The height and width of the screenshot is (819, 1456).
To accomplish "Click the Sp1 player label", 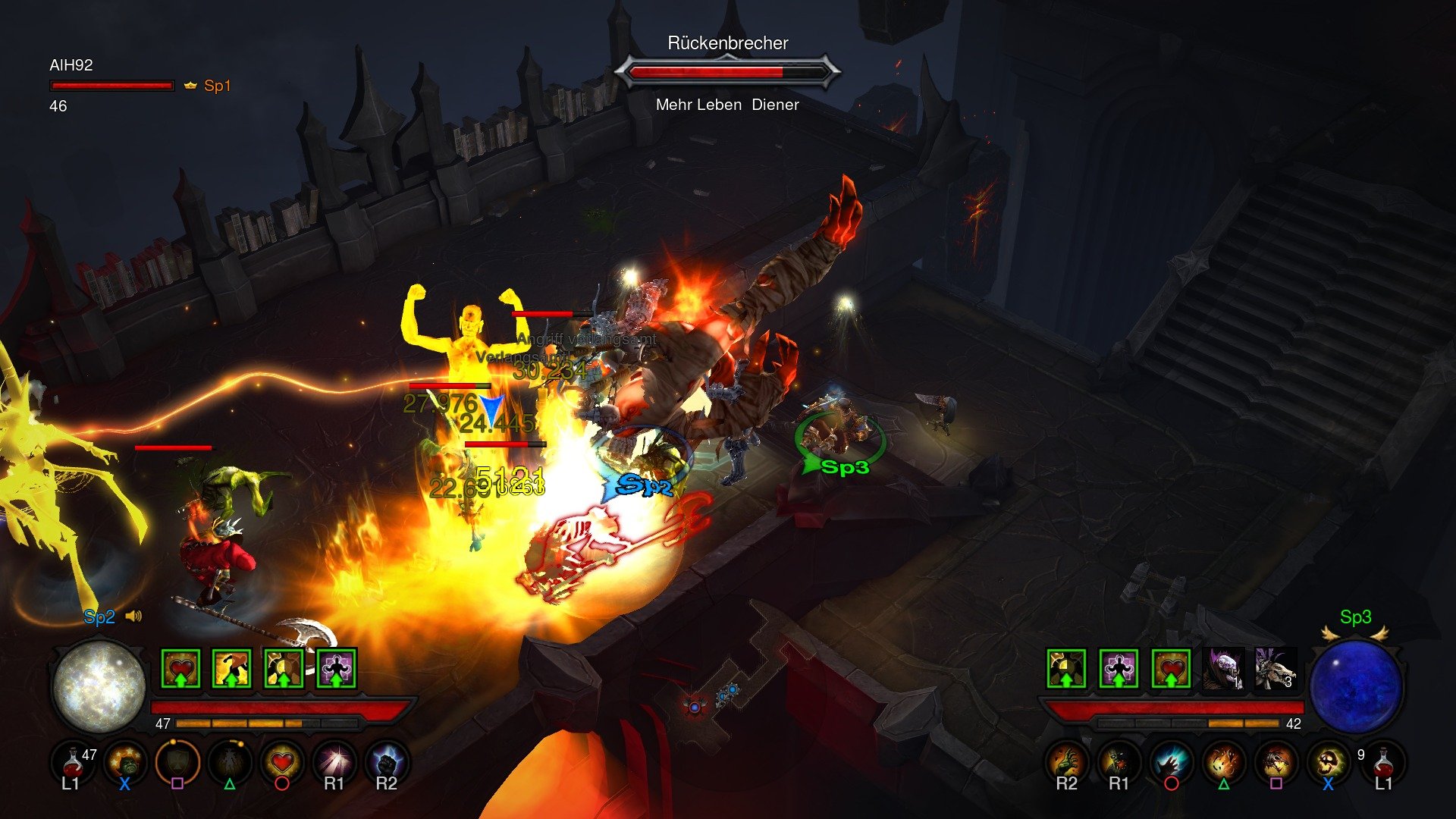I will [218, 85].
